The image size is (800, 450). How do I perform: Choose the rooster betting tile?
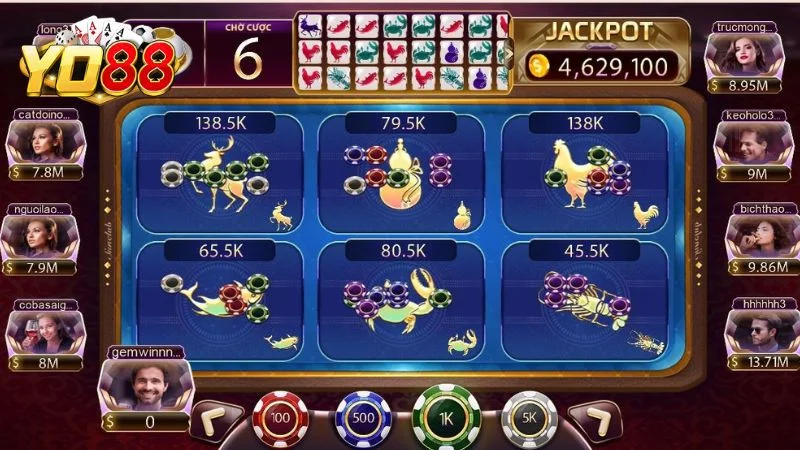tap(584, 174)
